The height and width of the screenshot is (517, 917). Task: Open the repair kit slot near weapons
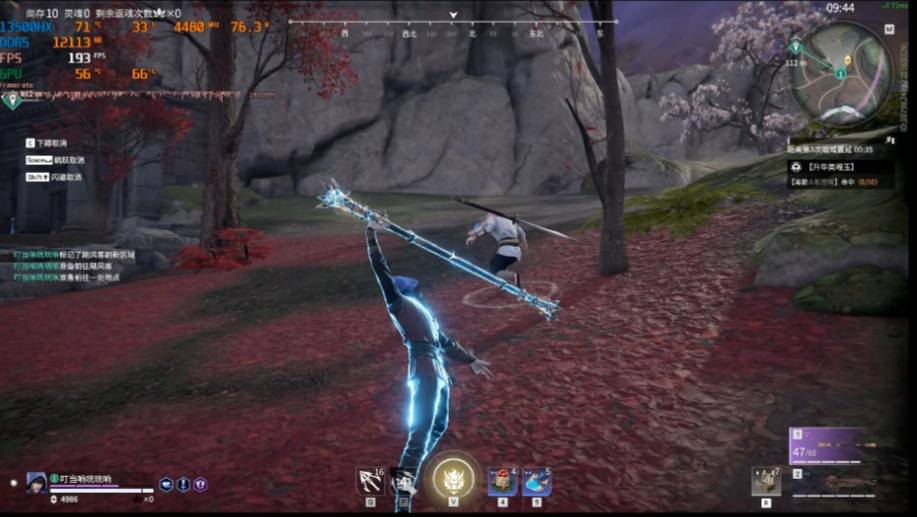pyautogui.click(x=766, y=481)
